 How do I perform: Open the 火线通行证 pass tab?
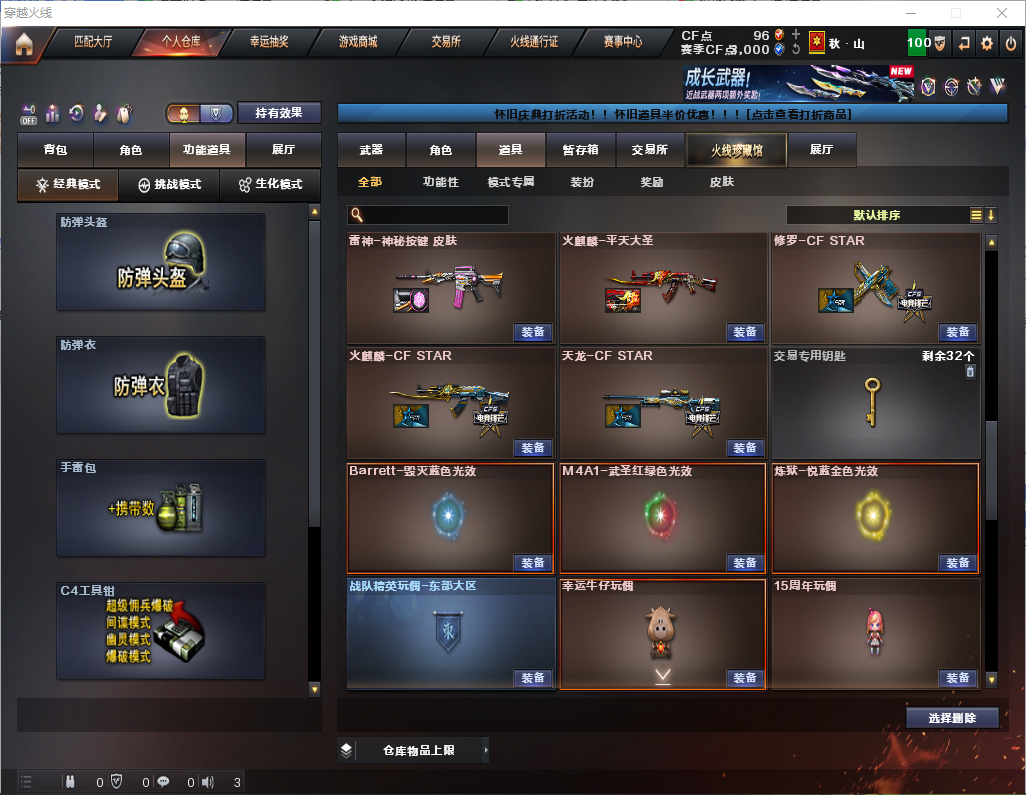pos(534,42)
